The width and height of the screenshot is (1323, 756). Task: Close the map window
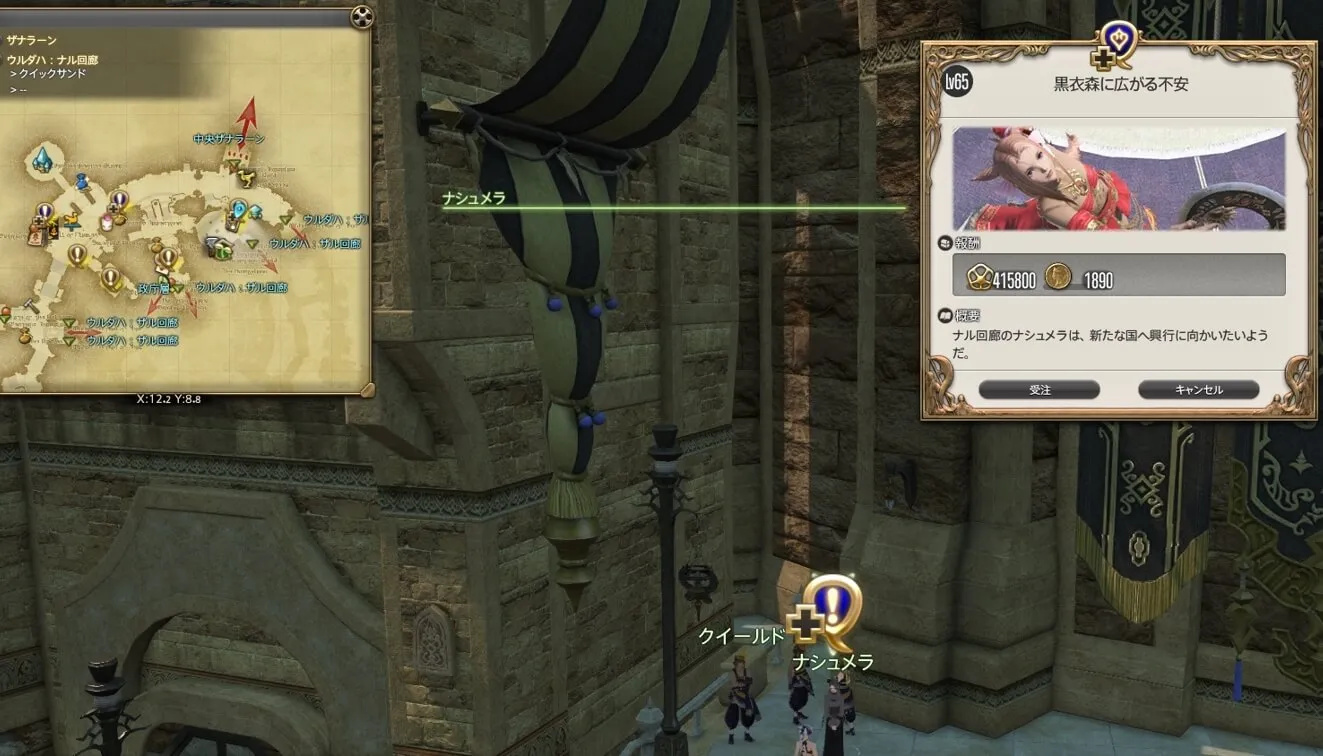361,17
